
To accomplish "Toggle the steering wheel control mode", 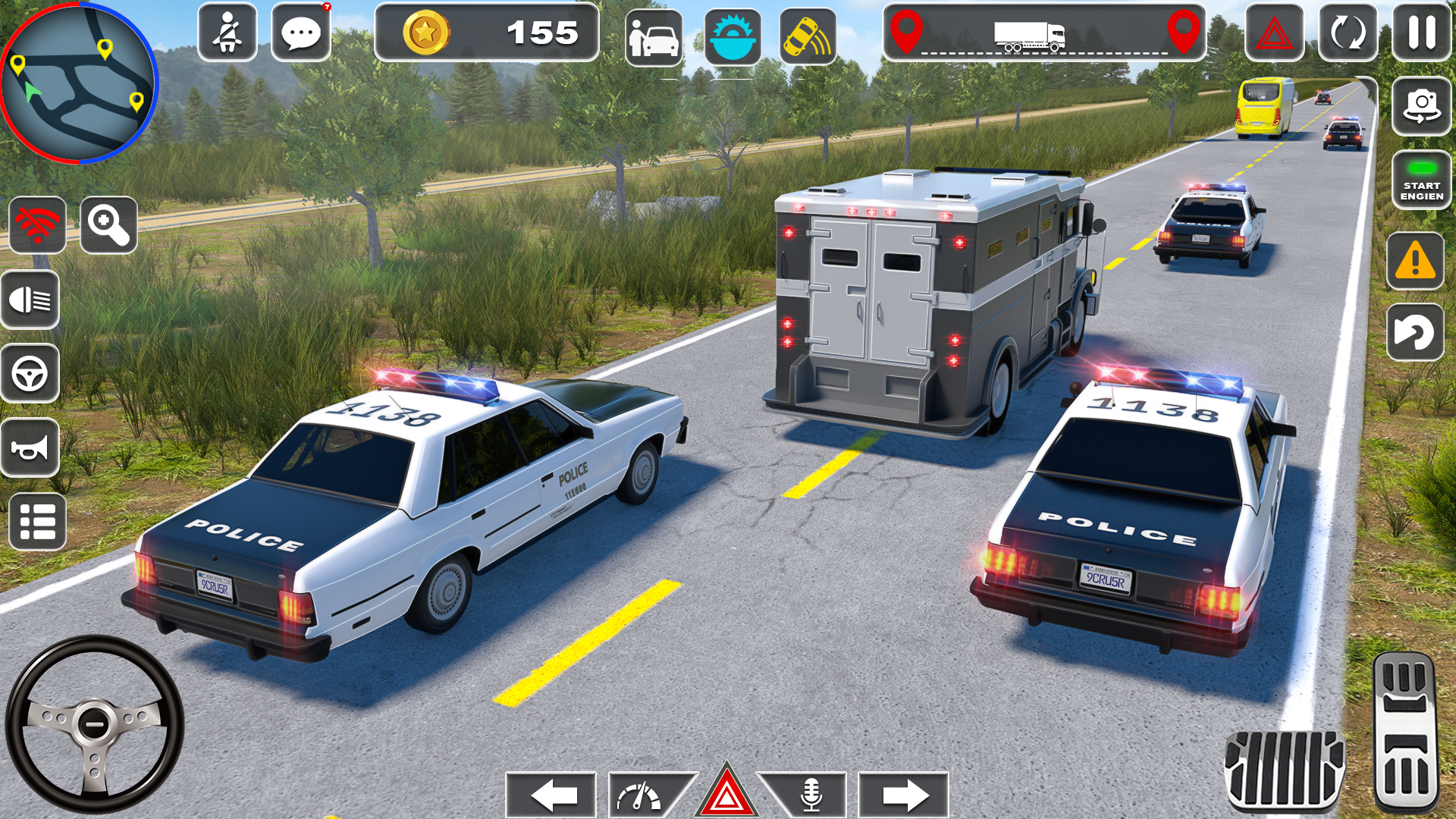I will (30, 372).
